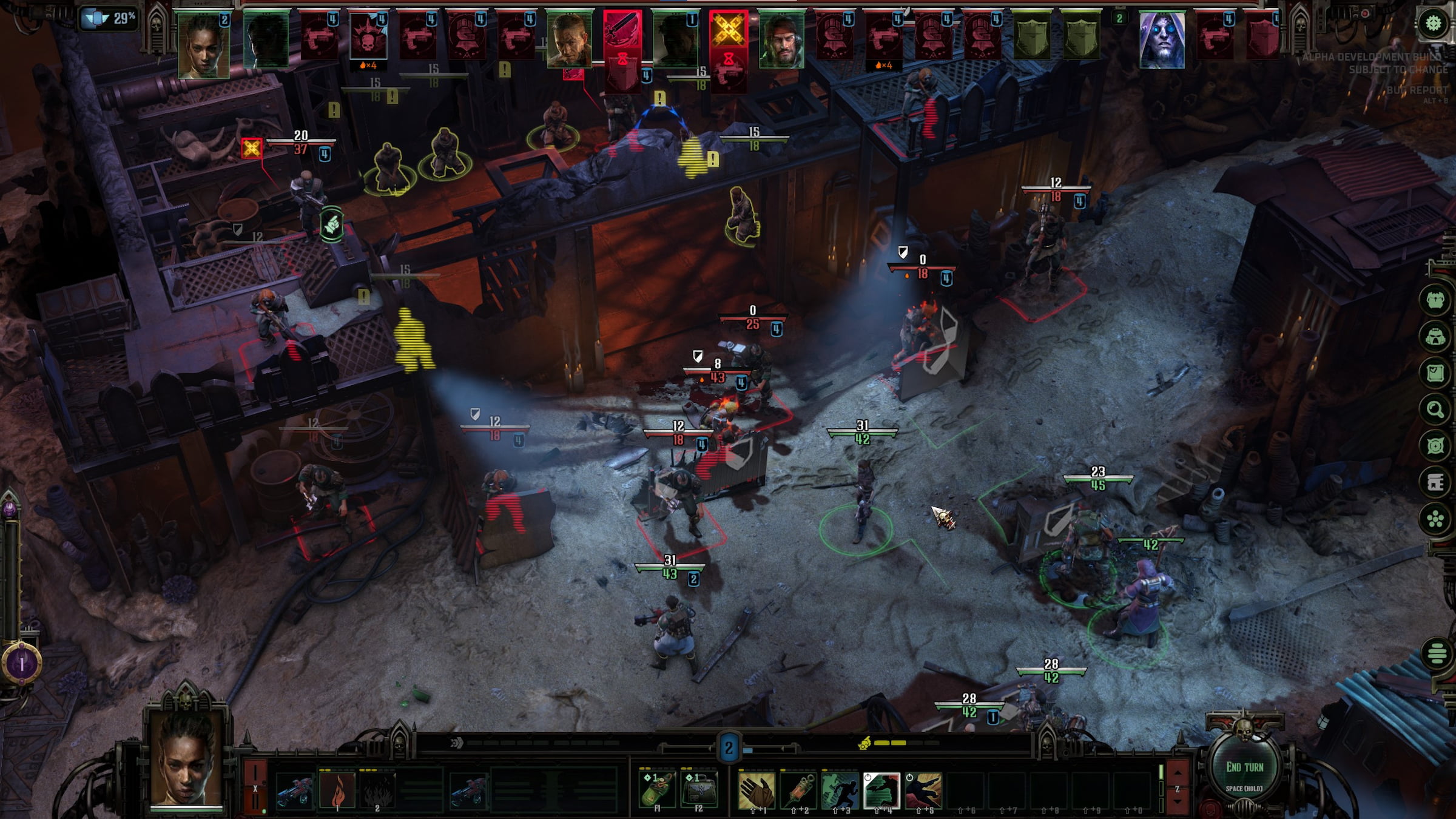The height and width of the screenshot is (819, 1456).
Task: Select the blue-eyed hooded portrait in turn order
Action: [1162, 39]
